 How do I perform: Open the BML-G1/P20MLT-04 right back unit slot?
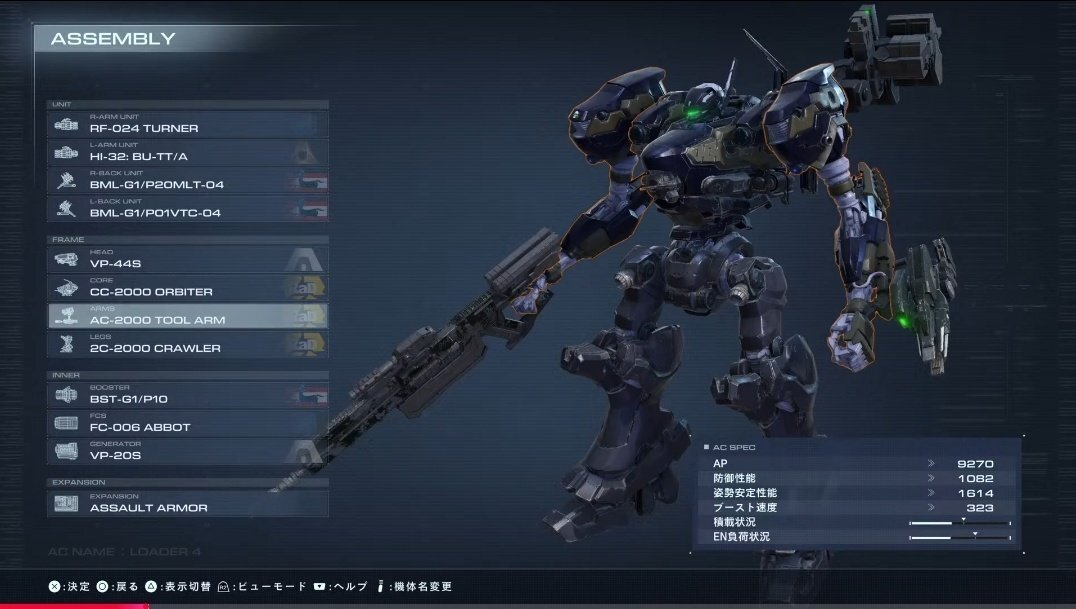tap(188, 180)
